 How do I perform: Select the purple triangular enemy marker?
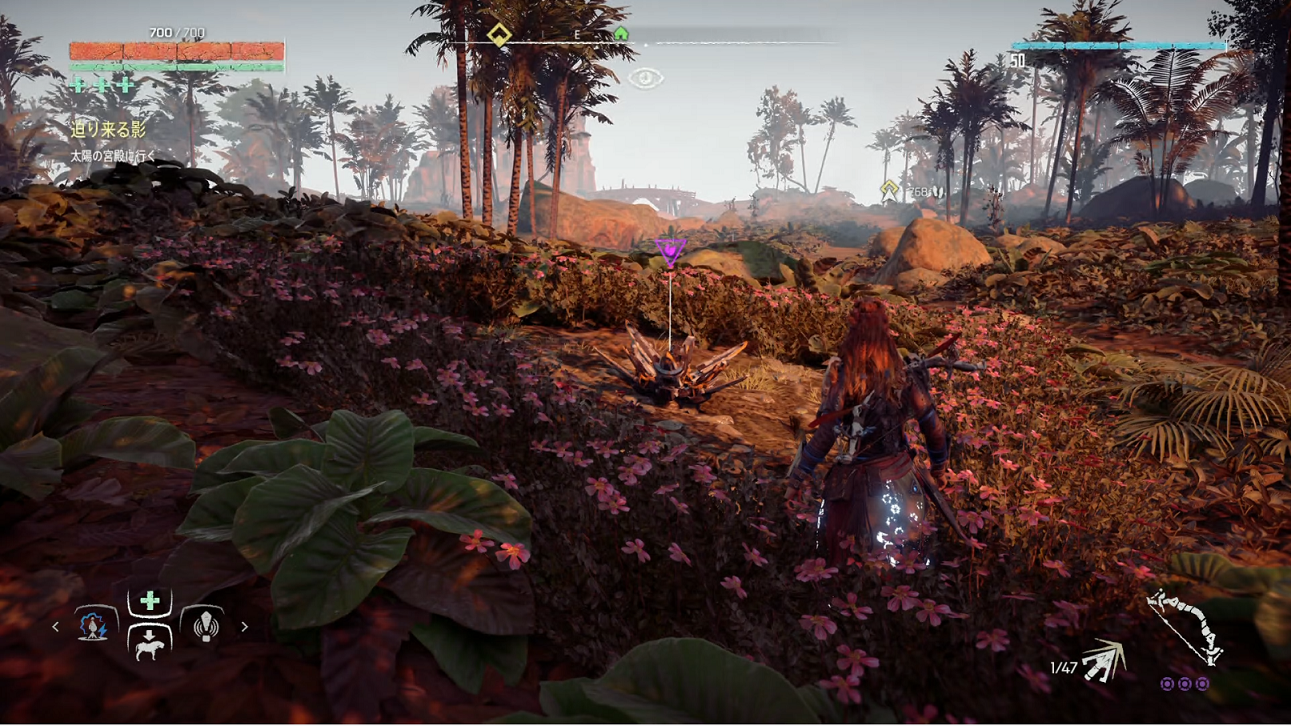click(670, 251)
